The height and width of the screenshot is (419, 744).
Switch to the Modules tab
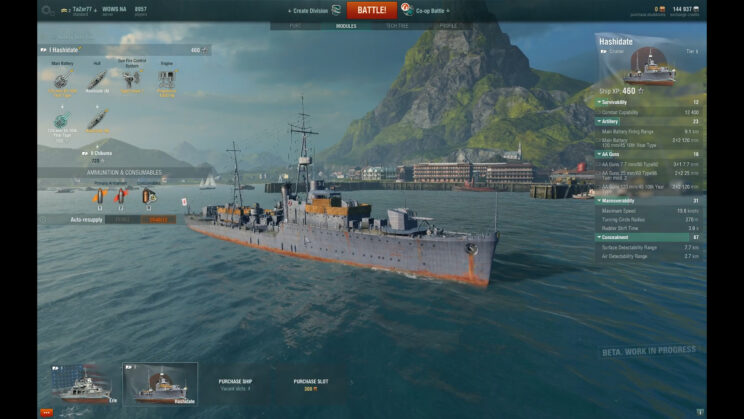pyautogui.click(x=346, y=25)
